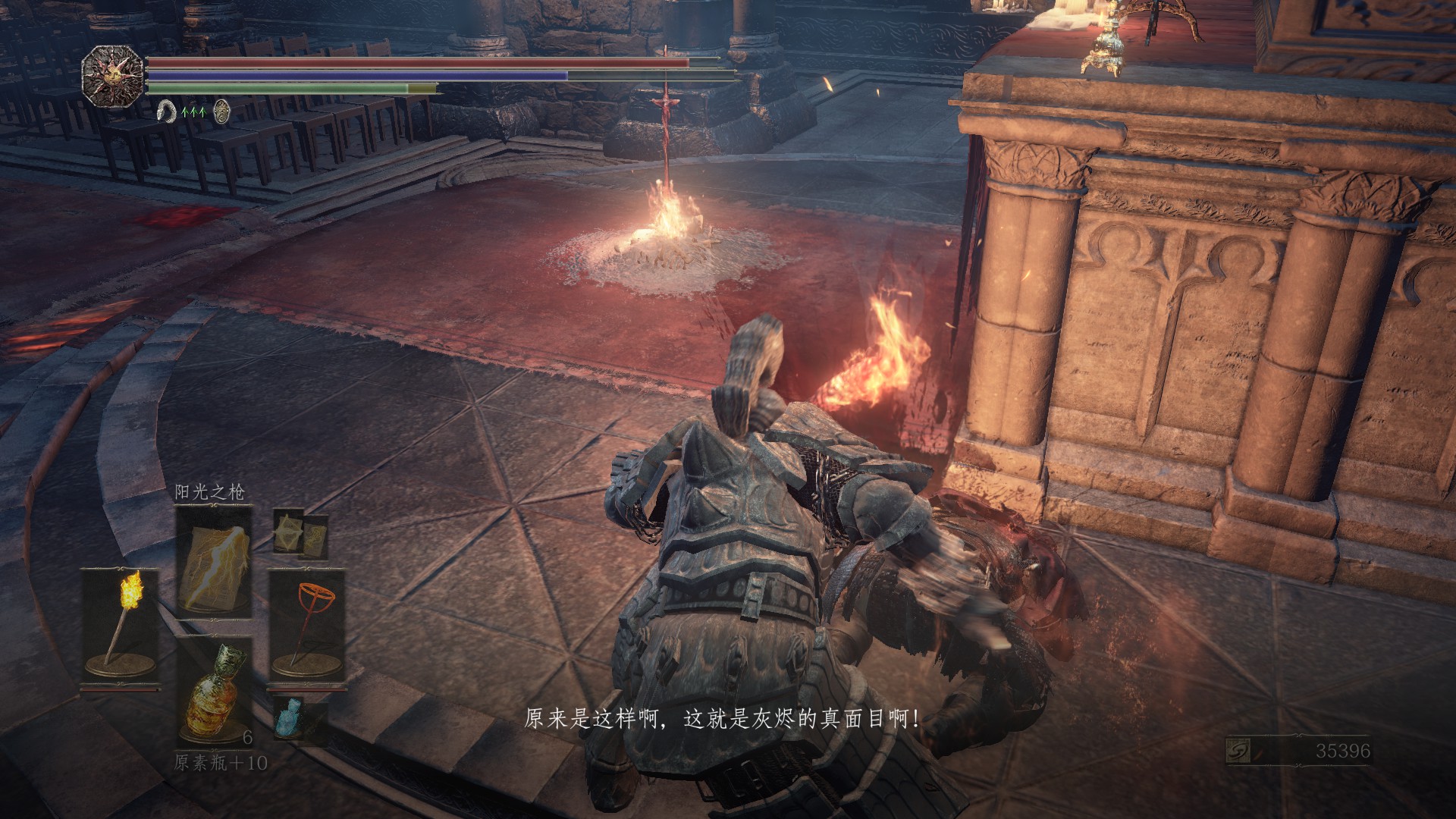
Task: Click the sun covenant emblem
Action: (x=113, y=76)
